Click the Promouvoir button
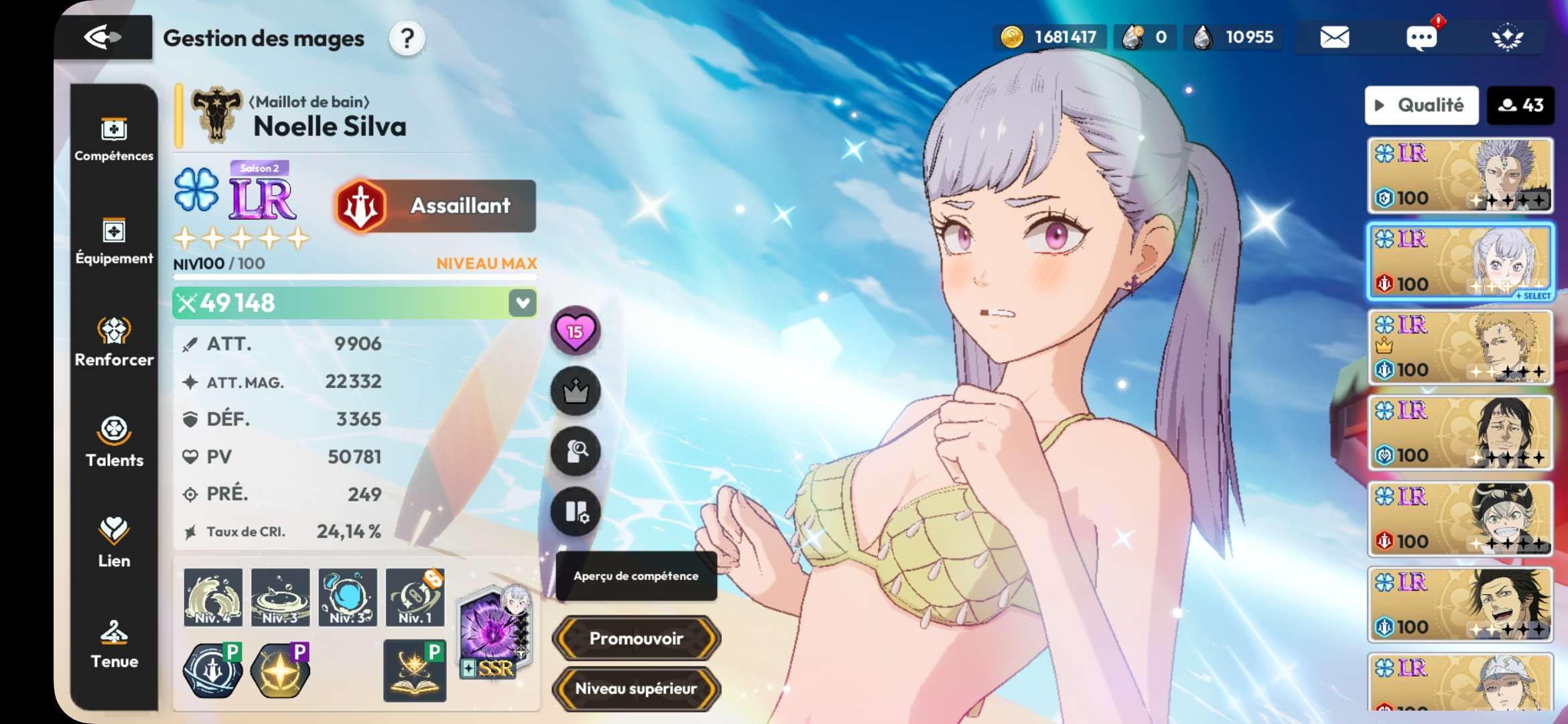 636,638
